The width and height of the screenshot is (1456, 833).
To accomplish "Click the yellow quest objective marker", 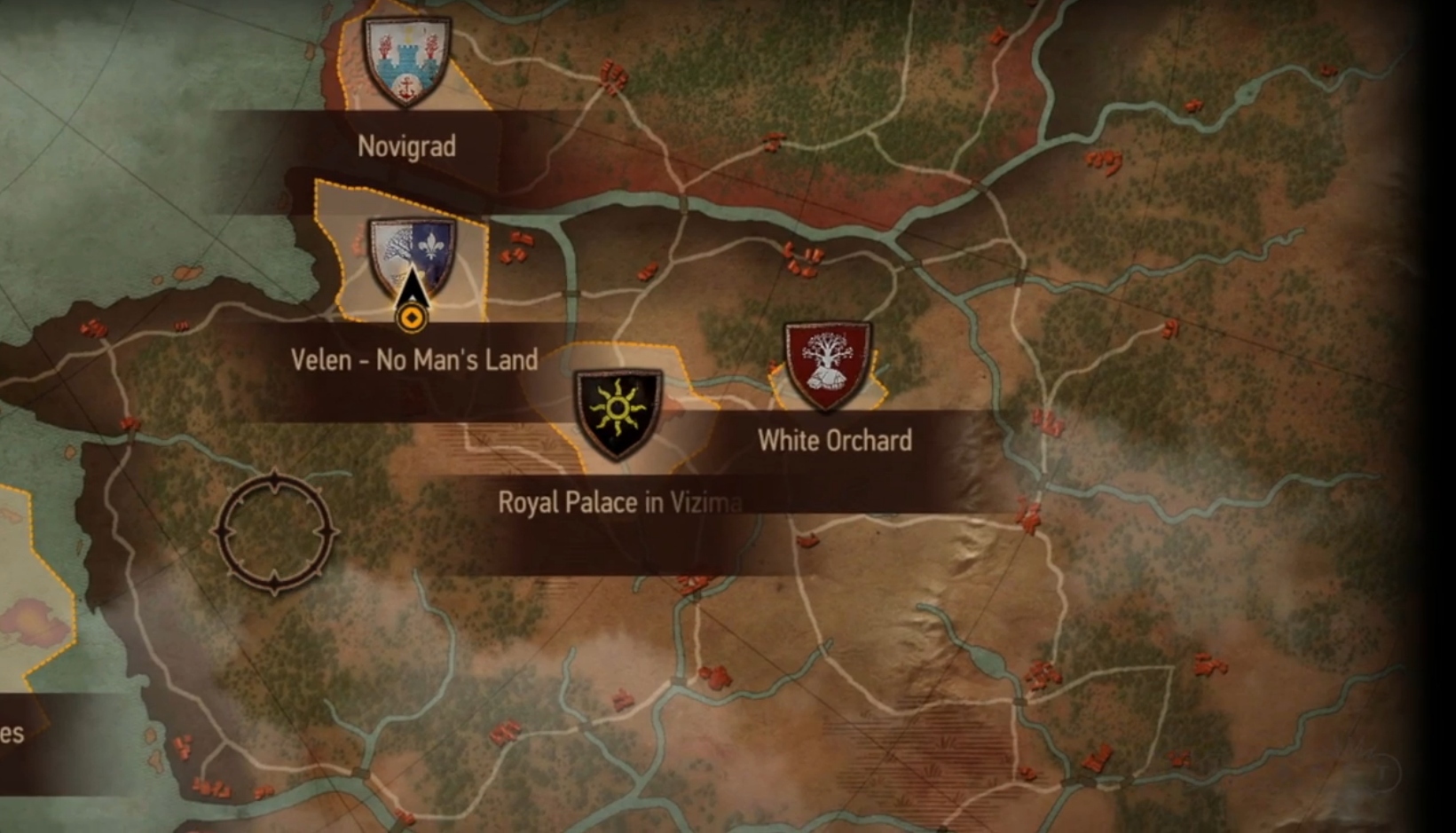I will (x=412, y=317).
